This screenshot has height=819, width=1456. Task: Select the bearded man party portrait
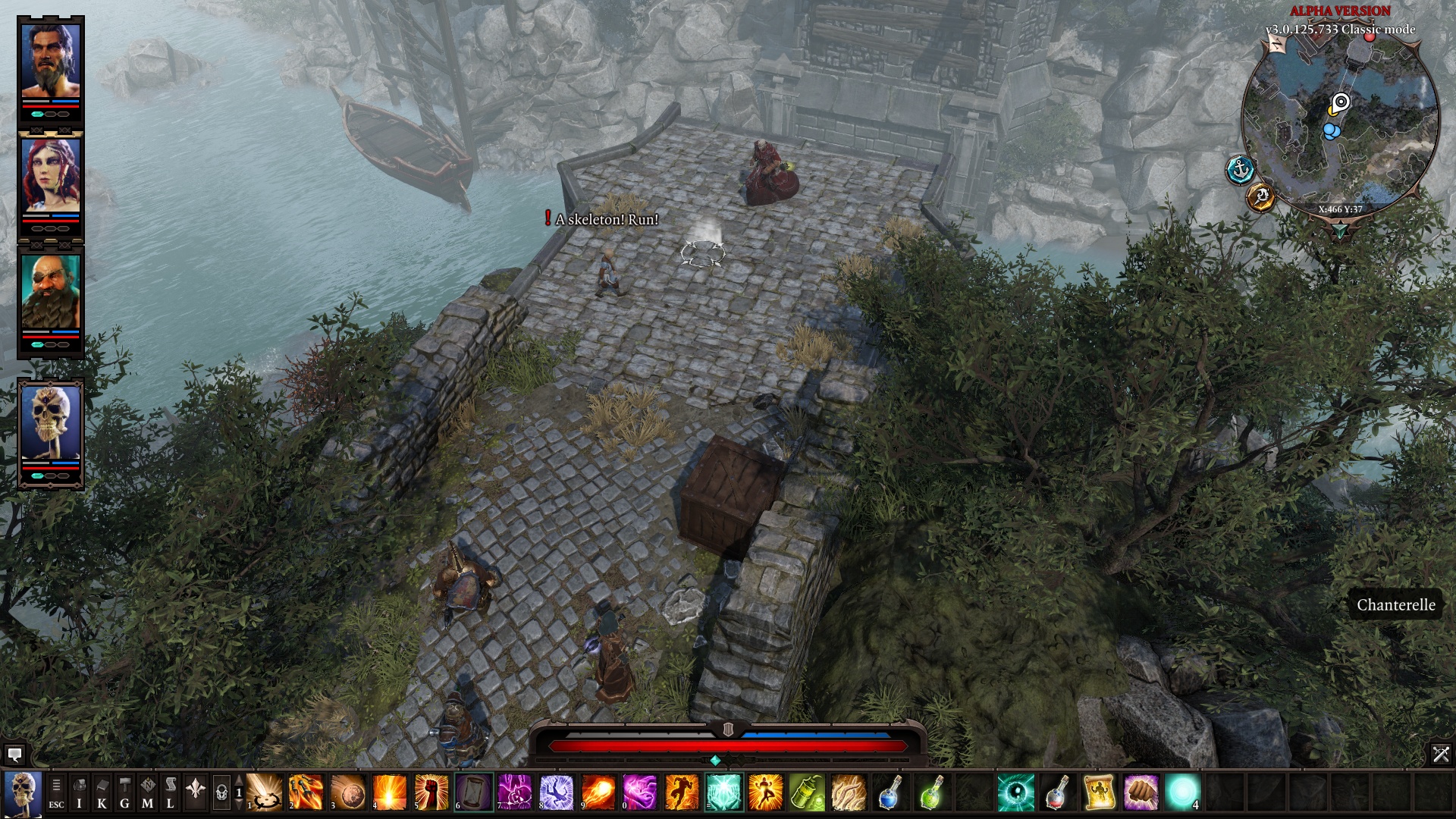point(50,61)
